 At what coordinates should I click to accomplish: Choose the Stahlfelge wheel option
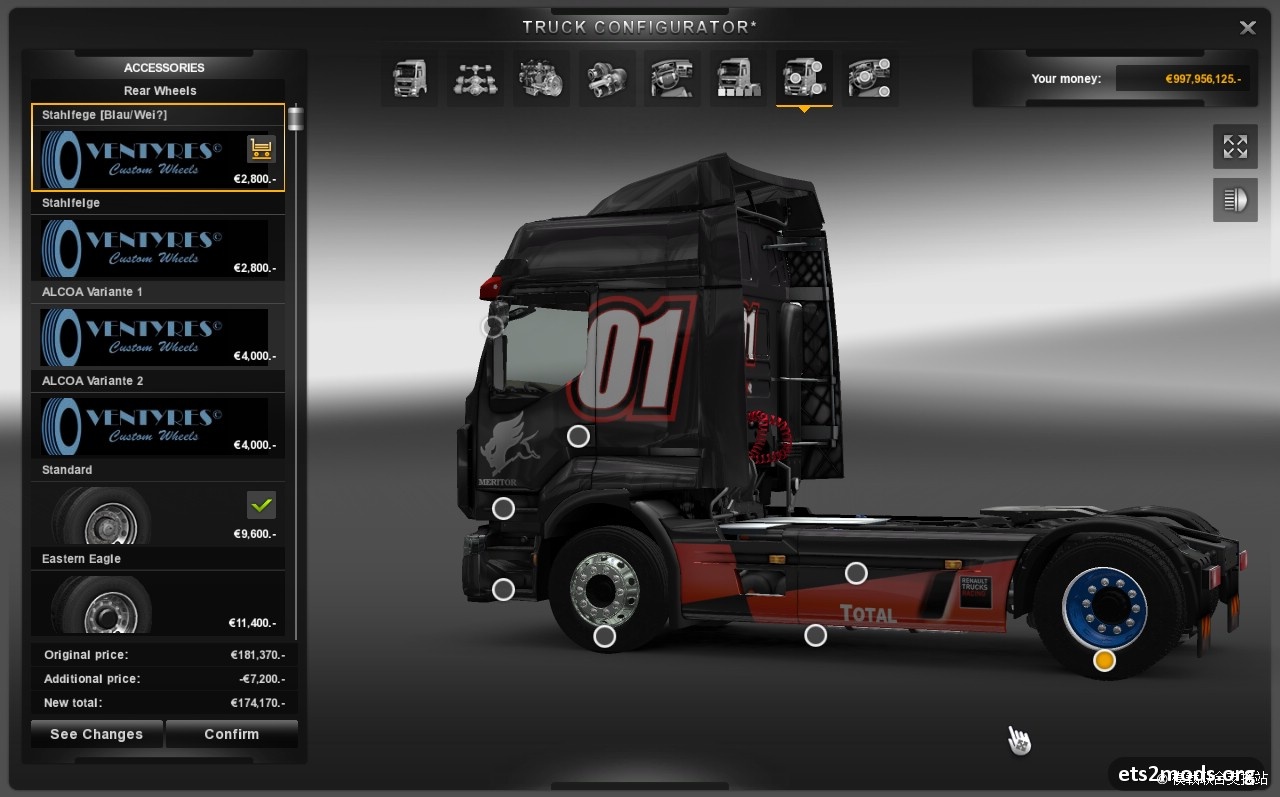[158, 247]
